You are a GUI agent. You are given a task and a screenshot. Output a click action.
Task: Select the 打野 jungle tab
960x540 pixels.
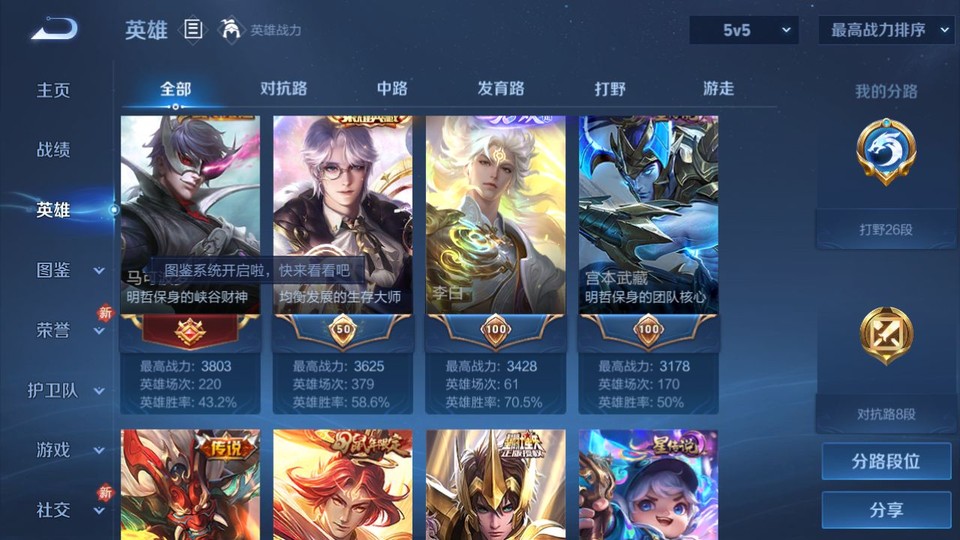pyautogui.click(x=610, y=89)
